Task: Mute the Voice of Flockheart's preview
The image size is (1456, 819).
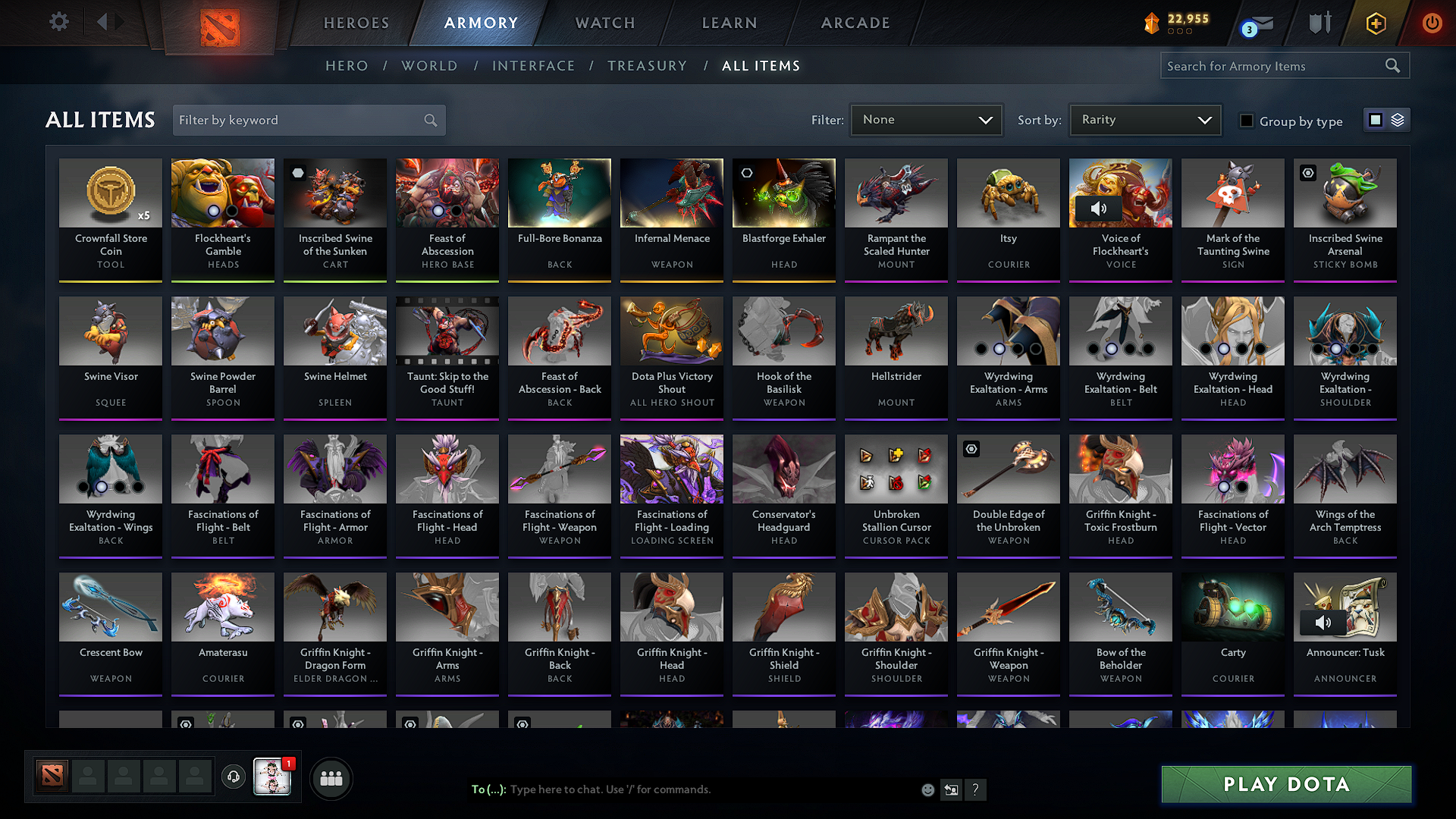Action: [1099, 208]
